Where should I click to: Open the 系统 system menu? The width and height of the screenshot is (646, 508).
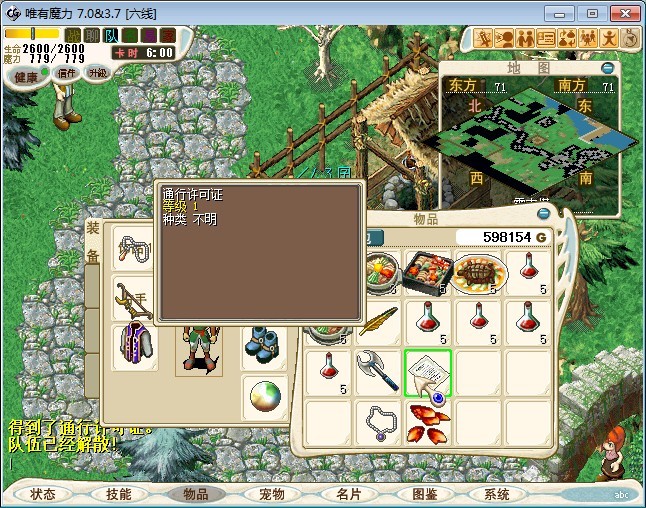497,494
